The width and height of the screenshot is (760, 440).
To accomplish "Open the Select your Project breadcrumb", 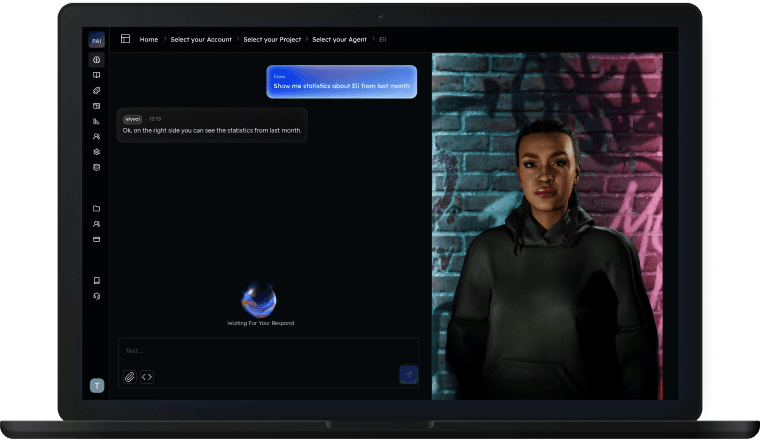I will point(270,39).
